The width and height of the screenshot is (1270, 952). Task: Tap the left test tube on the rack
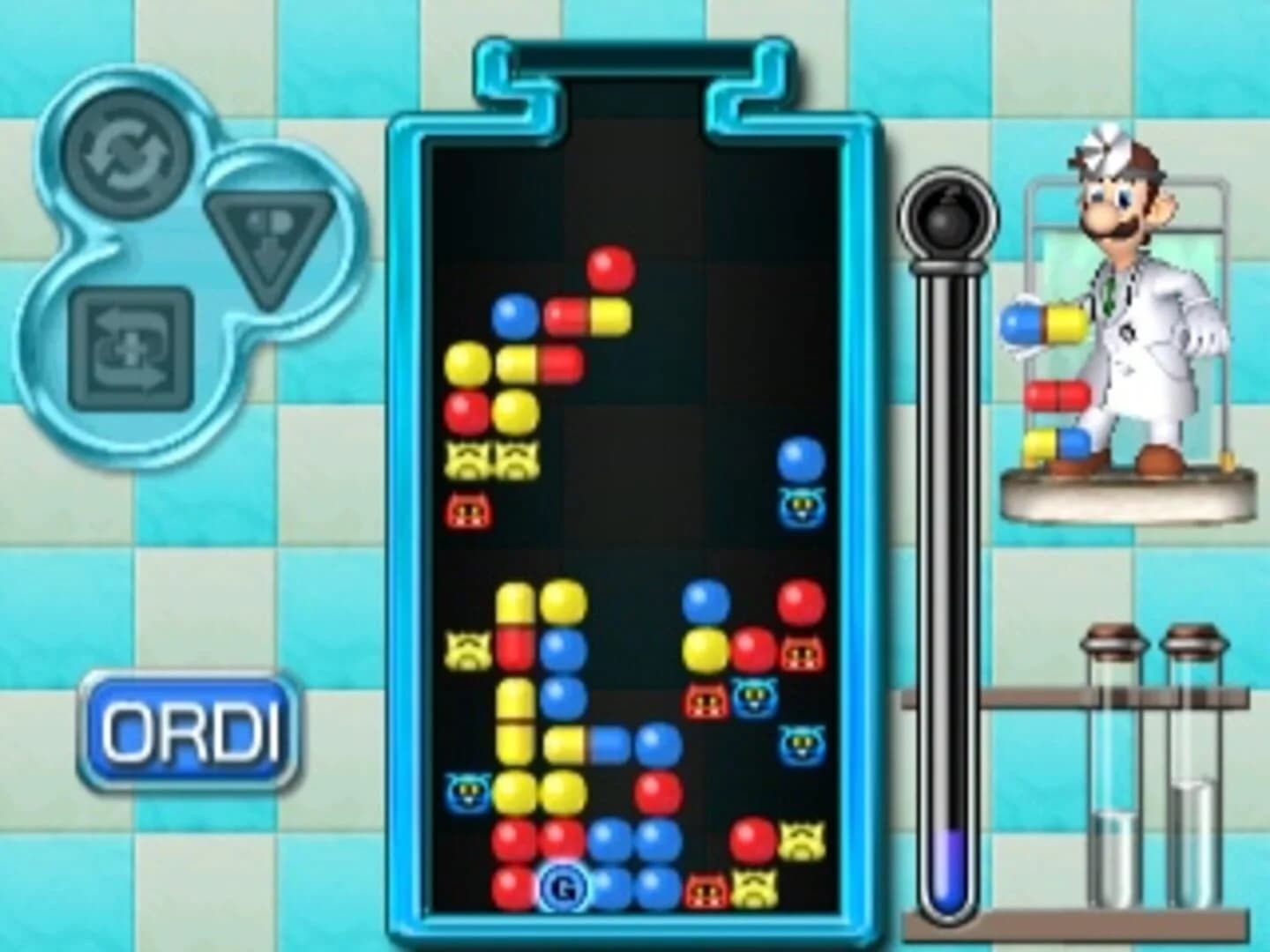[x=1109, y=767]
